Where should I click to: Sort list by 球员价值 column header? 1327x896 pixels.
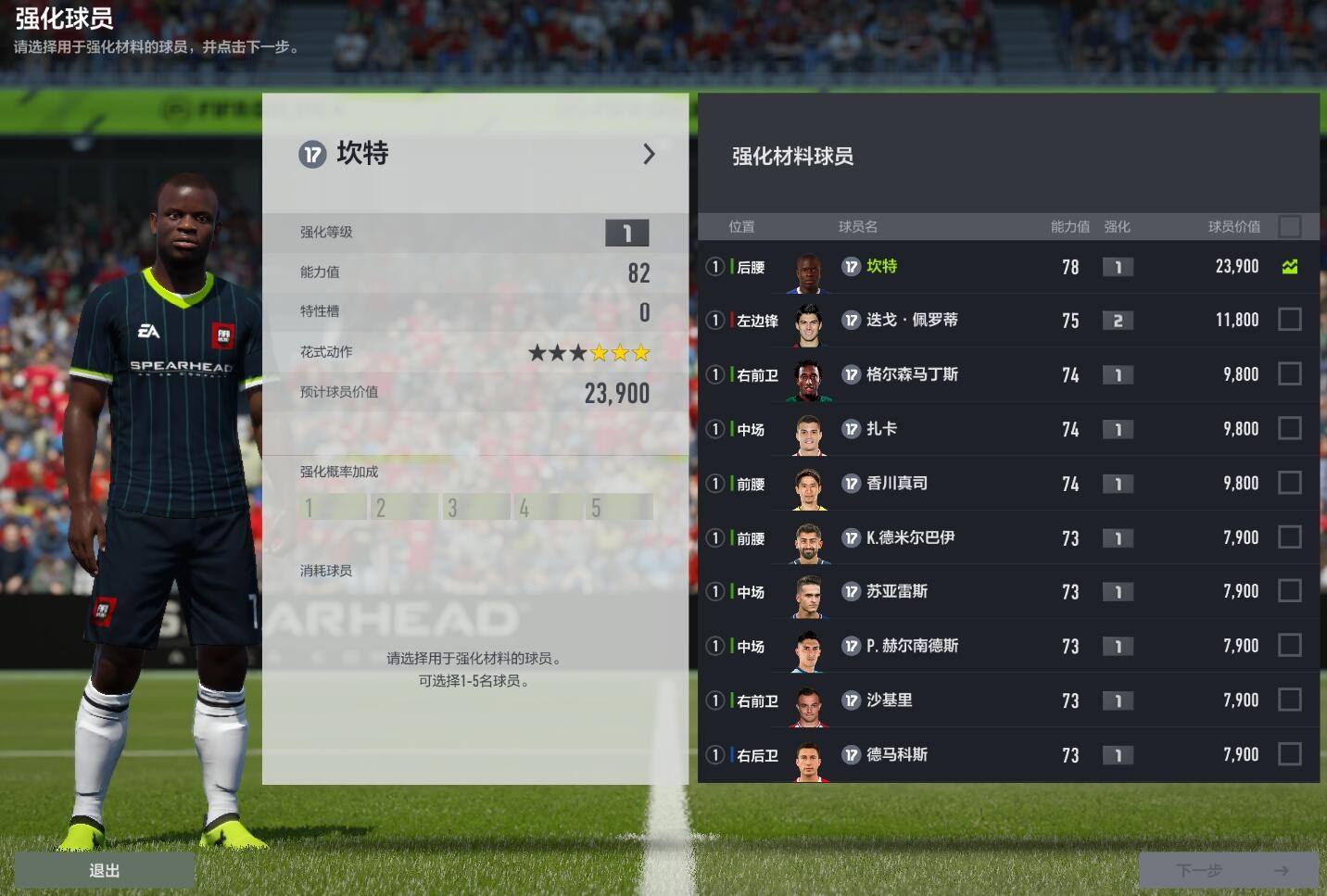tap(1233, 227)
